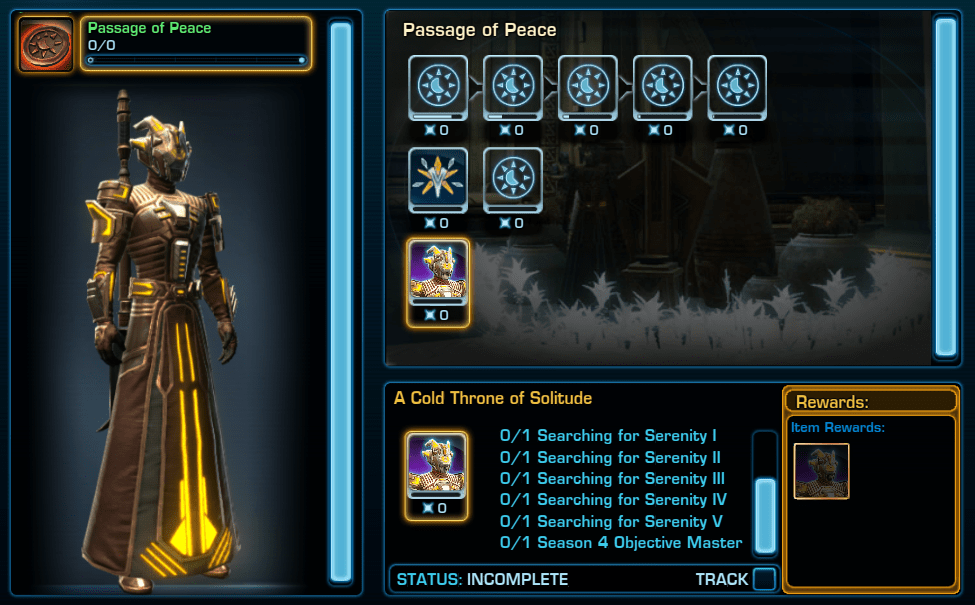
Task: Select the starburst-winged achievement icon
Action: (x=438, y=179)
